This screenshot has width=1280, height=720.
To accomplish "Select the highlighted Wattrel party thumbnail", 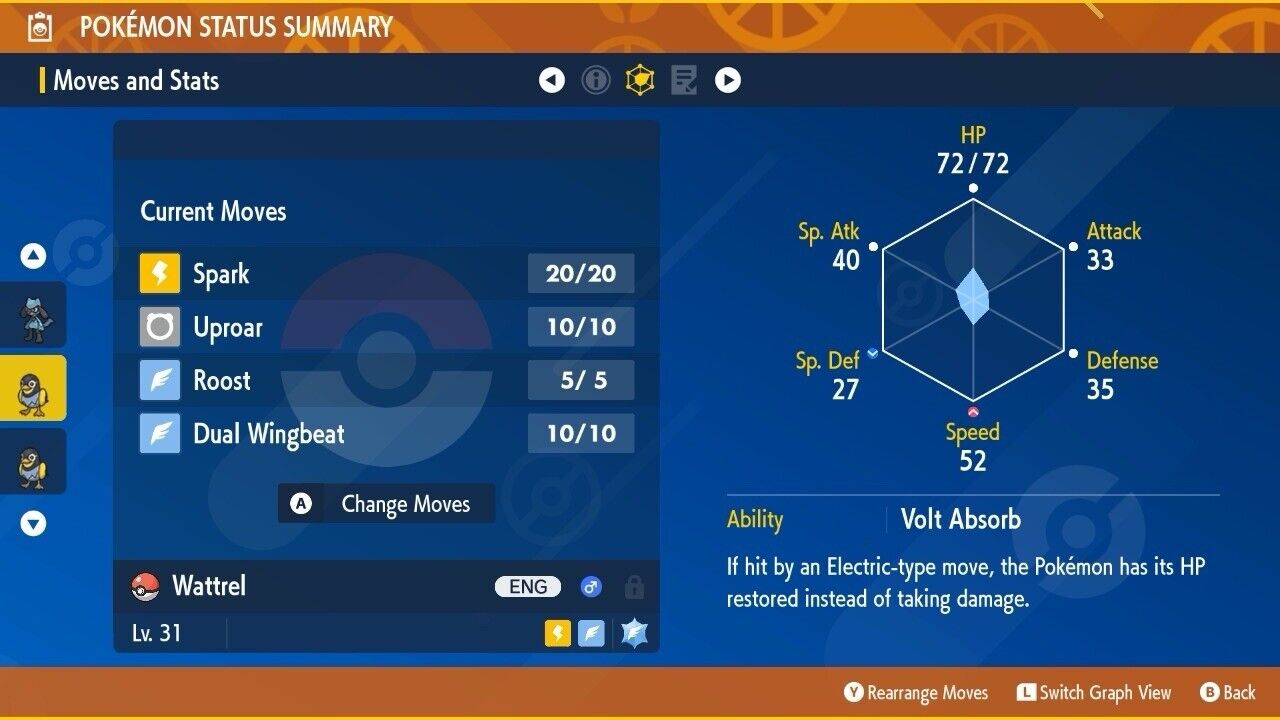I will click(x=33, y=388).
